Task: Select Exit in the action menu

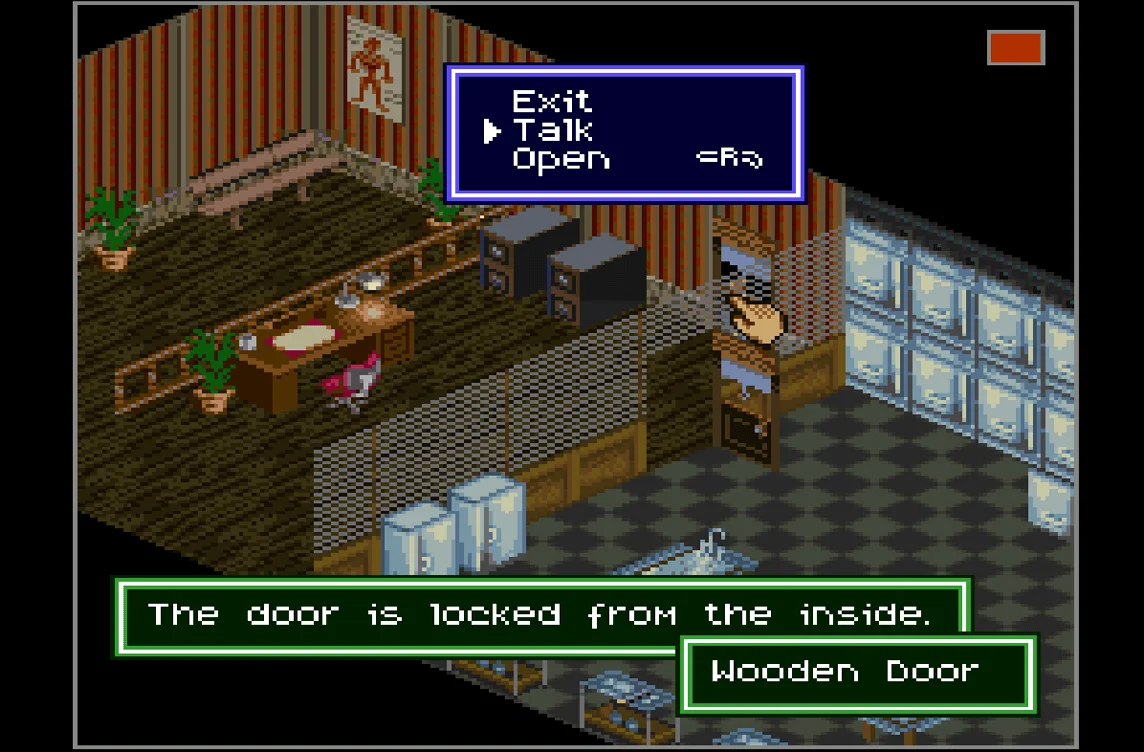Action: (551, 101)
